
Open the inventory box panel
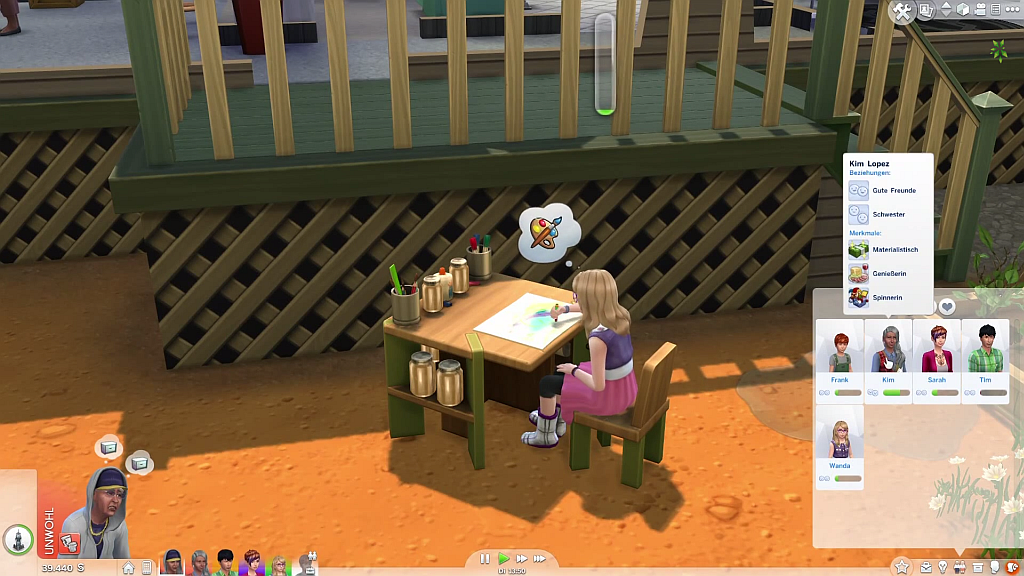[x=978, y=568]
